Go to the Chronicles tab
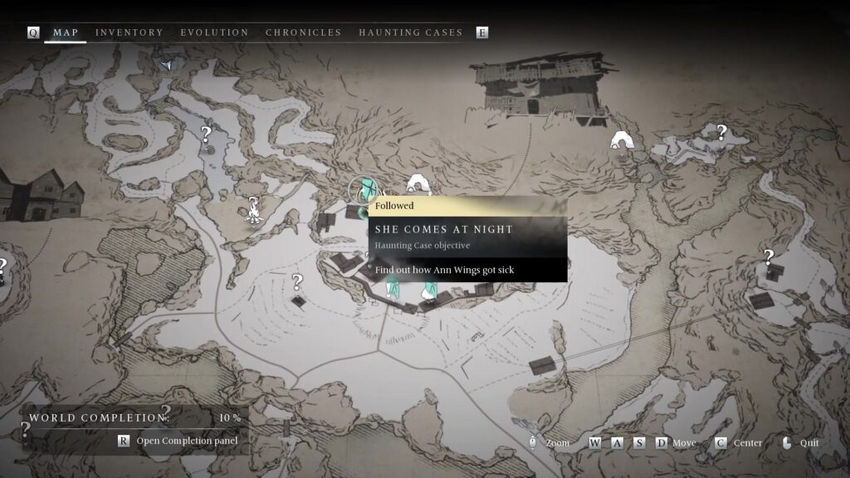This screenshot has height=478, width=850. [303, 33]
